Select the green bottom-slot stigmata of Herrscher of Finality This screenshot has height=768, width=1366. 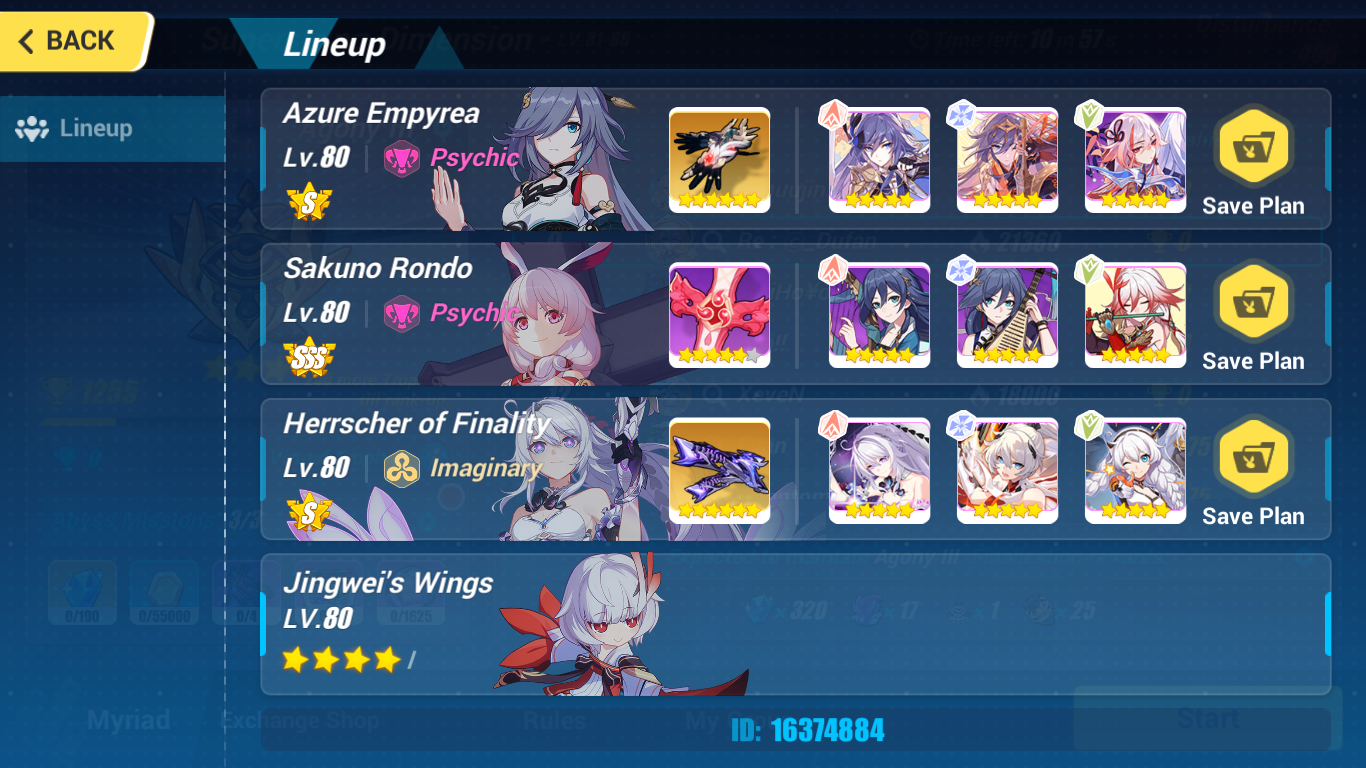[1135, 469]
